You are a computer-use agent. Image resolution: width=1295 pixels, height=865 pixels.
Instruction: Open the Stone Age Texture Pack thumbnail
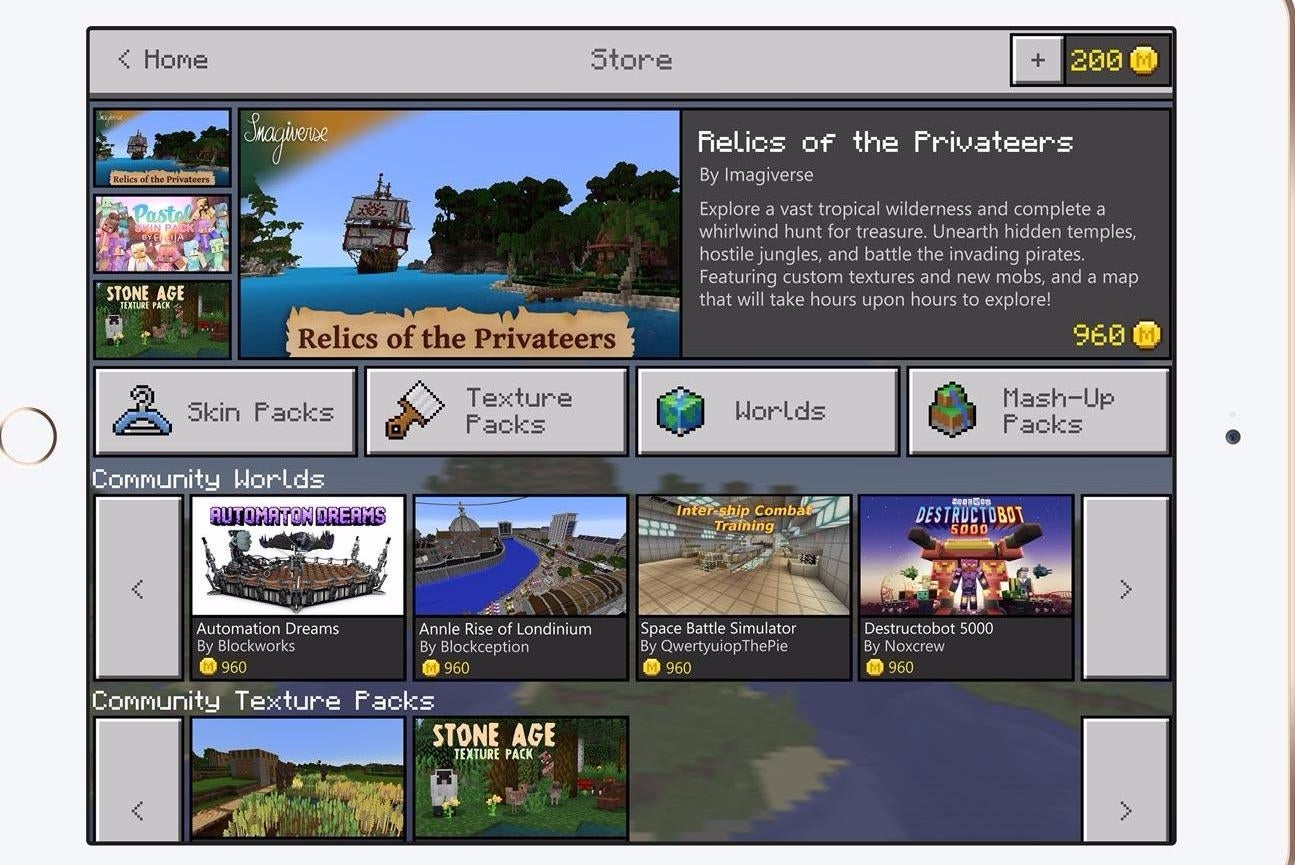161,318
